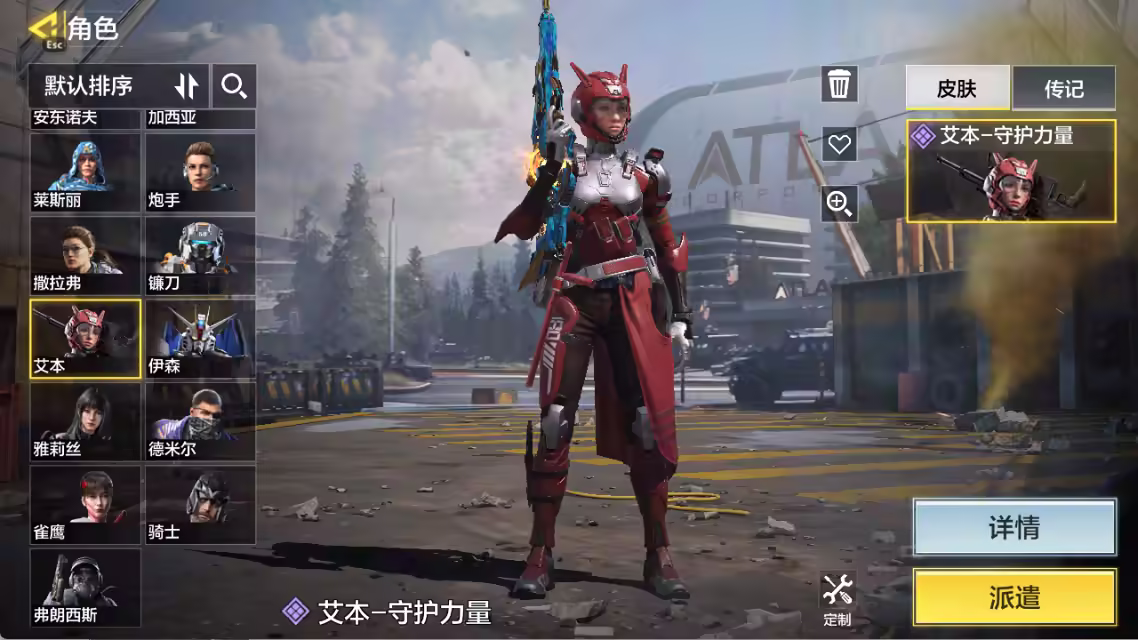
Task: Click the trash can delete icon
Action: [x=839, y=84]
